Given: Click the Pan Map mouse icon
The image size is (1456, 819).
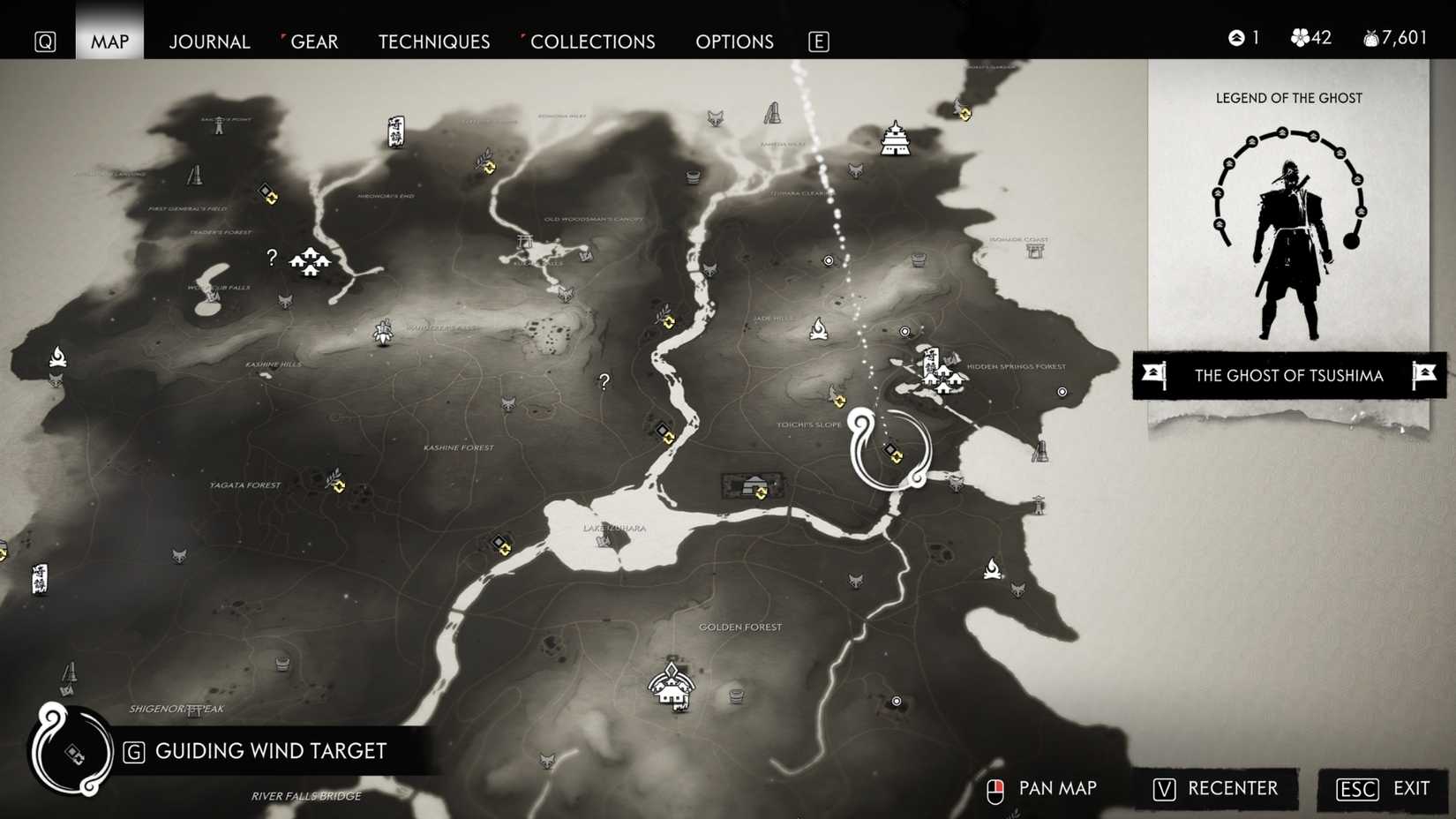Looking at the screenshot, I should coord(995,788).
